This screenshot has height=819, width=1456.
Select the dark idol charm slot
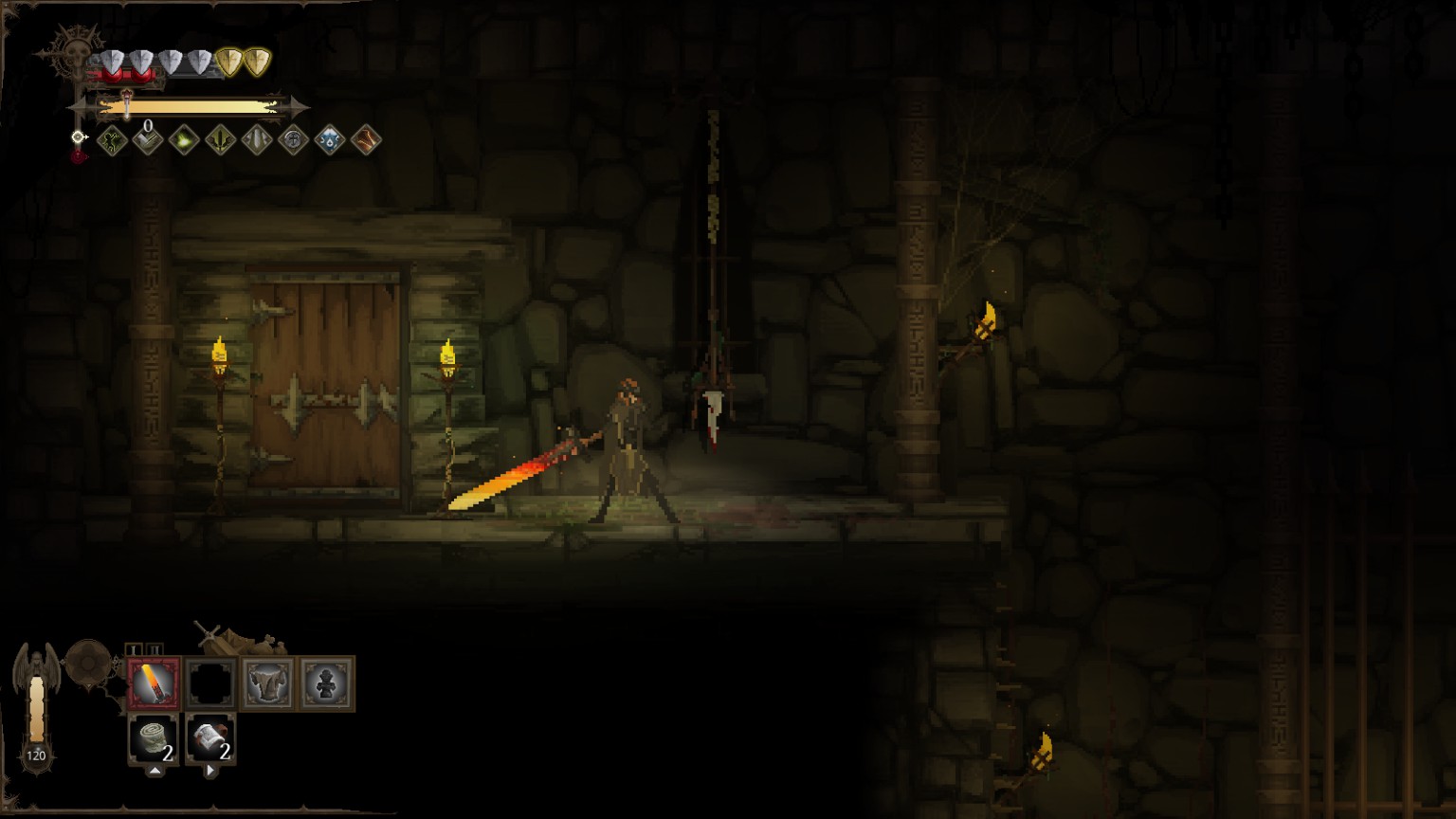[326, 682]
